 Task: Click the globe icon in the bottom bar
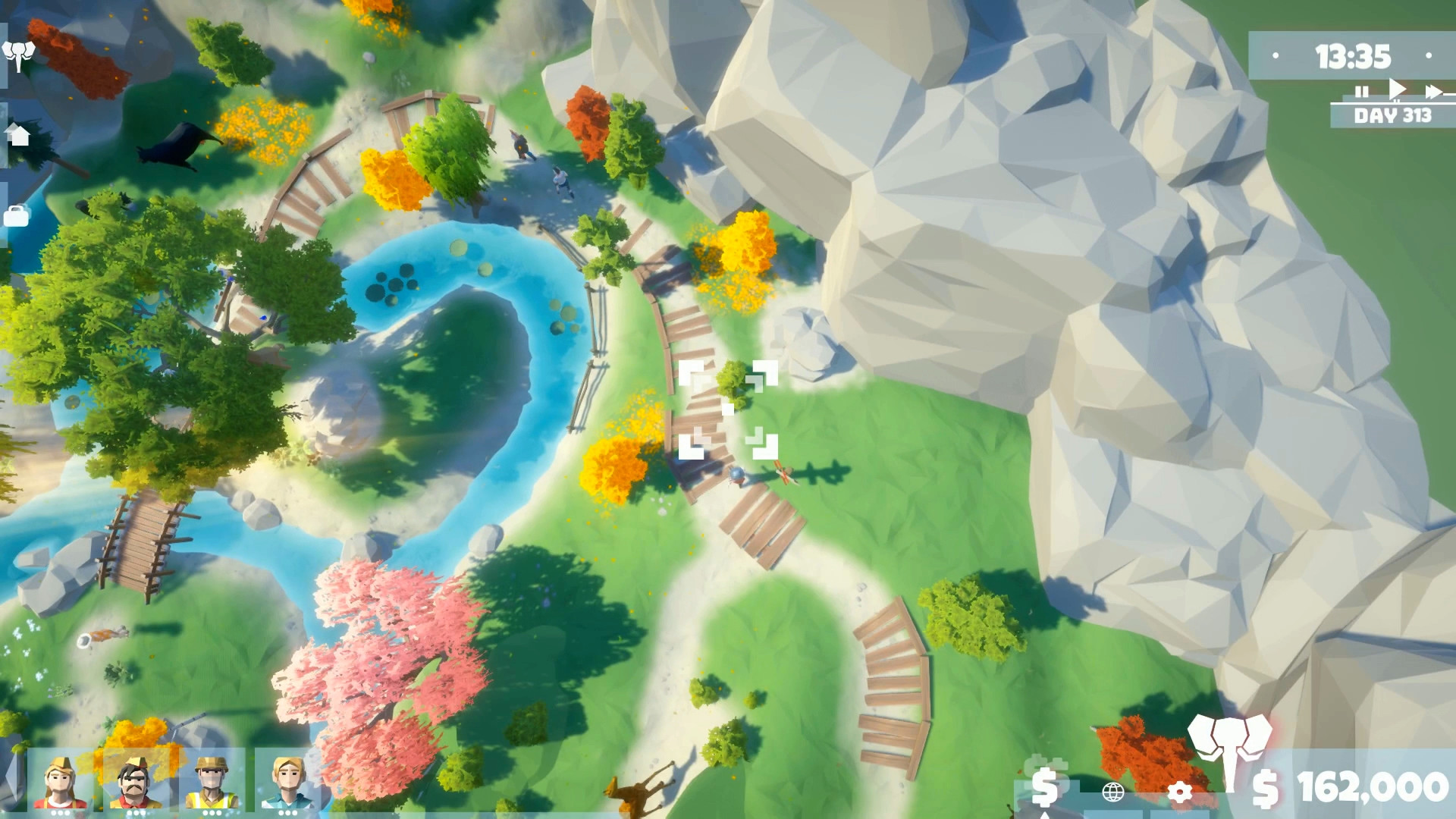(1112, 793)
